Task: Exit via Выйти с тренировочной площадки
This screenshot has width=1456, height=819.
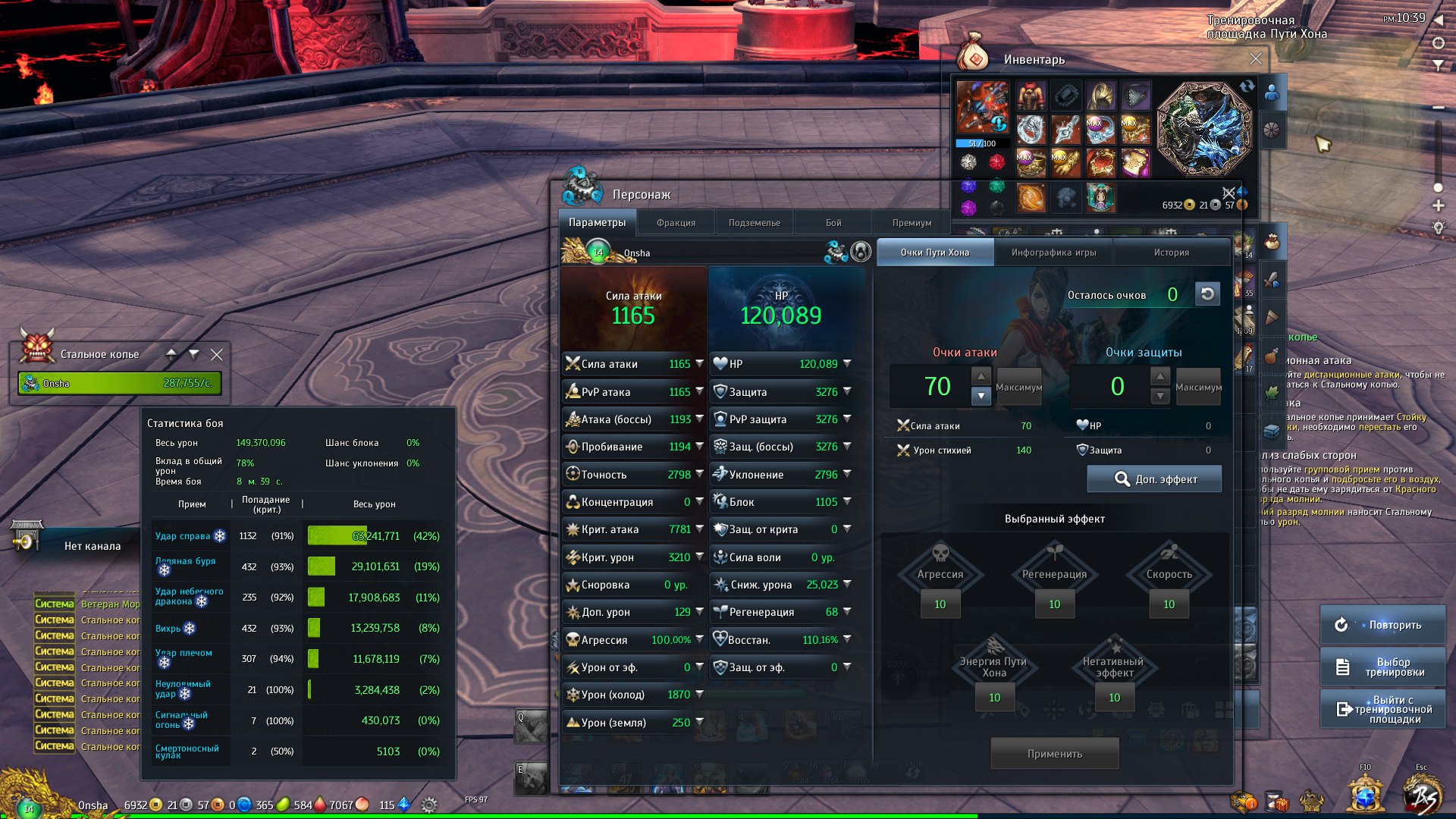Action: pyautogui.click(x=1382, y=709)
